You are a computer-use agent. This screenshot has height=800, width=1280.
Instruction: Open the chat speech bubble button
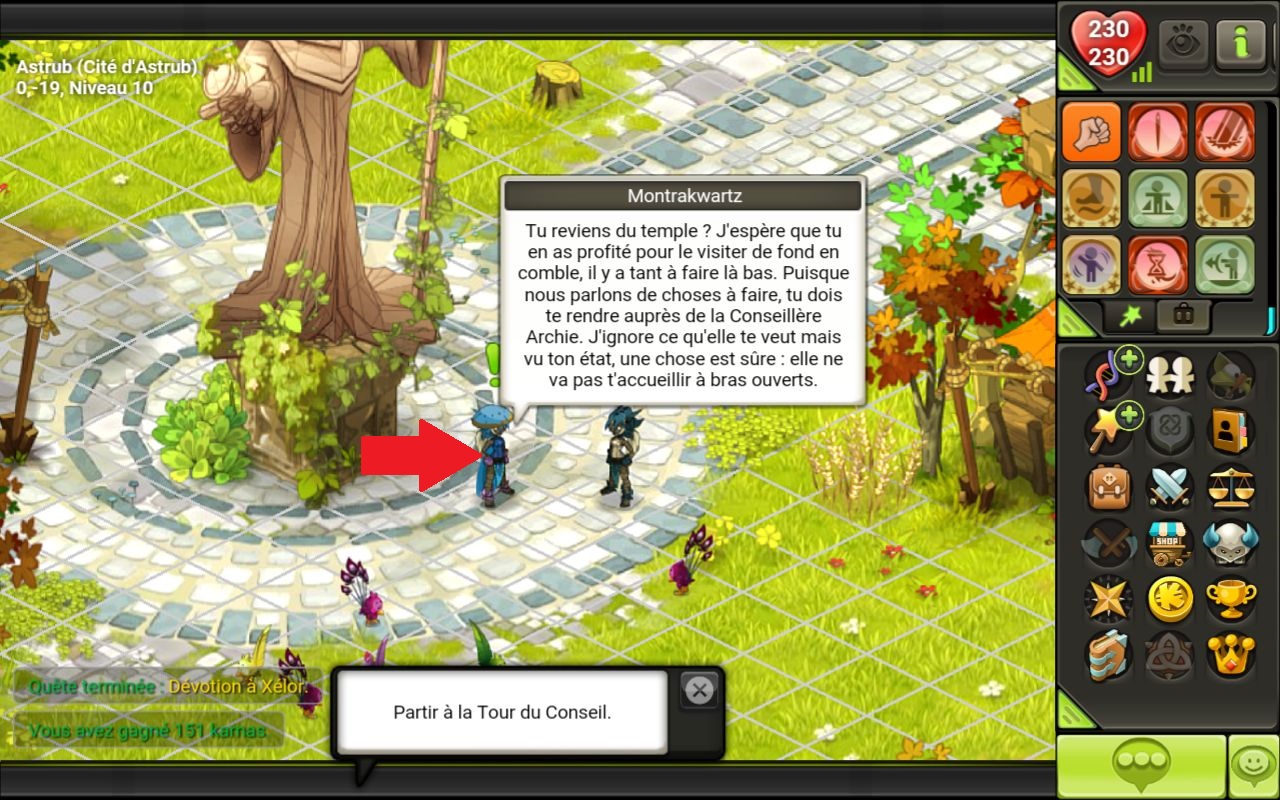click(x=1141, y=766)
